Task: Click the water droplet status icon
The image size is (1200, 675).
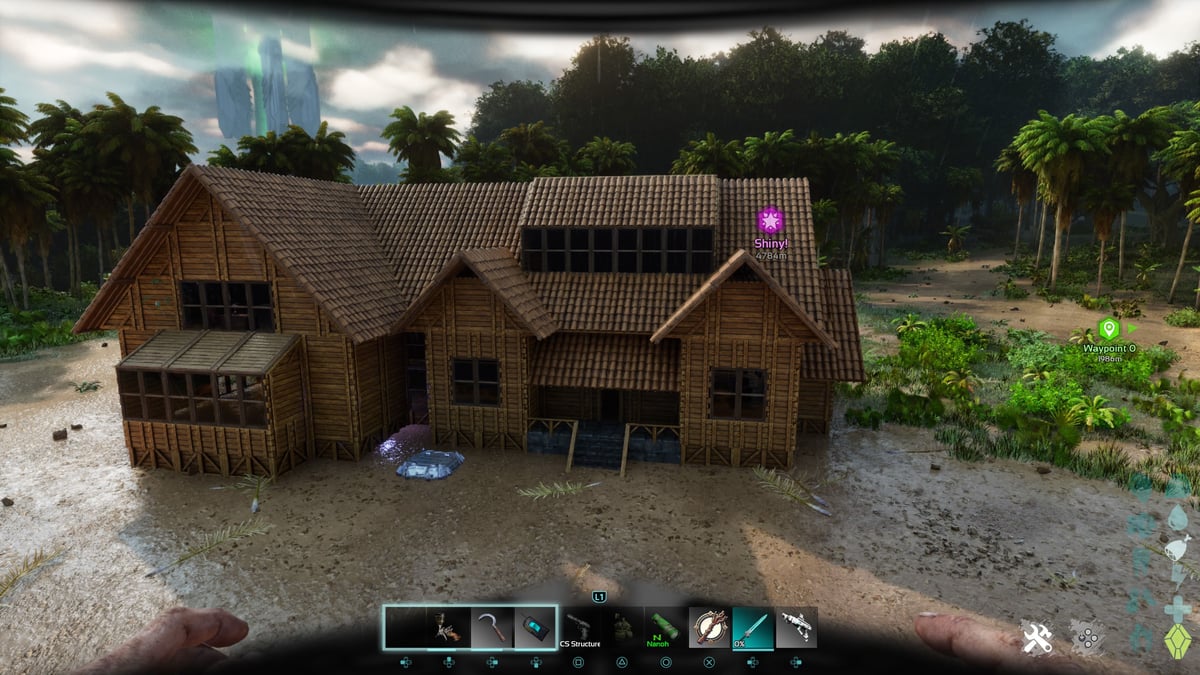Action: [x=1179, y=517]
